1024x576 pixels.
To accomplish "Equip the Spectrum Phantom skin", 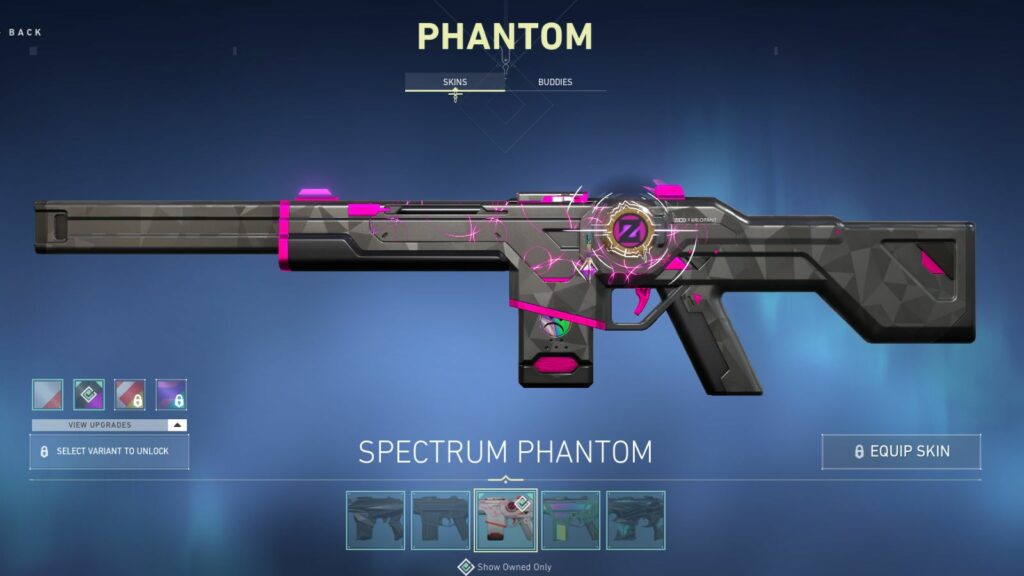I will tap(900, 451).
